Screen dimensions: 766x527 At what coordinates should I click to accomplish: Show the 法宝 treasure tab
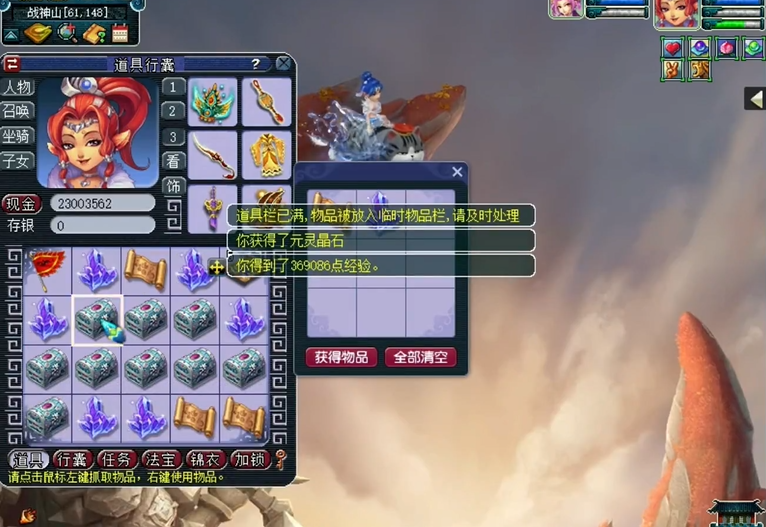(161, 460)
